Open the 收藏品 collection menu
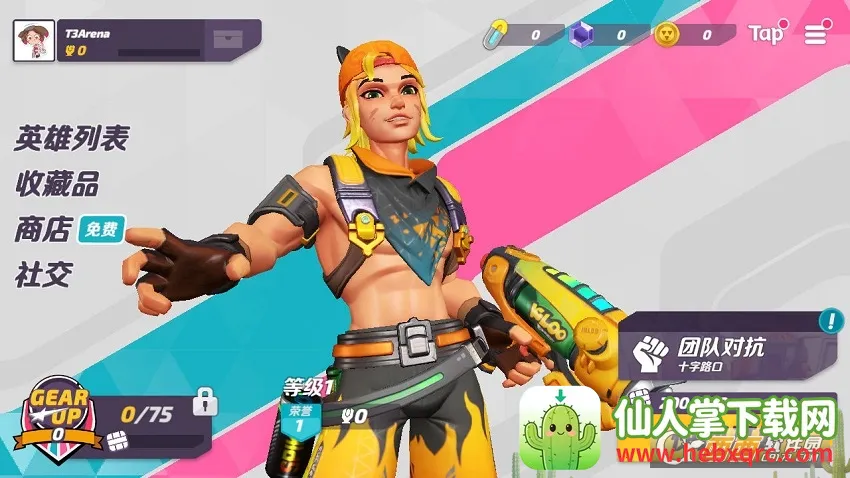The width and height of the screenshot is (850, 478). point(56,184)
